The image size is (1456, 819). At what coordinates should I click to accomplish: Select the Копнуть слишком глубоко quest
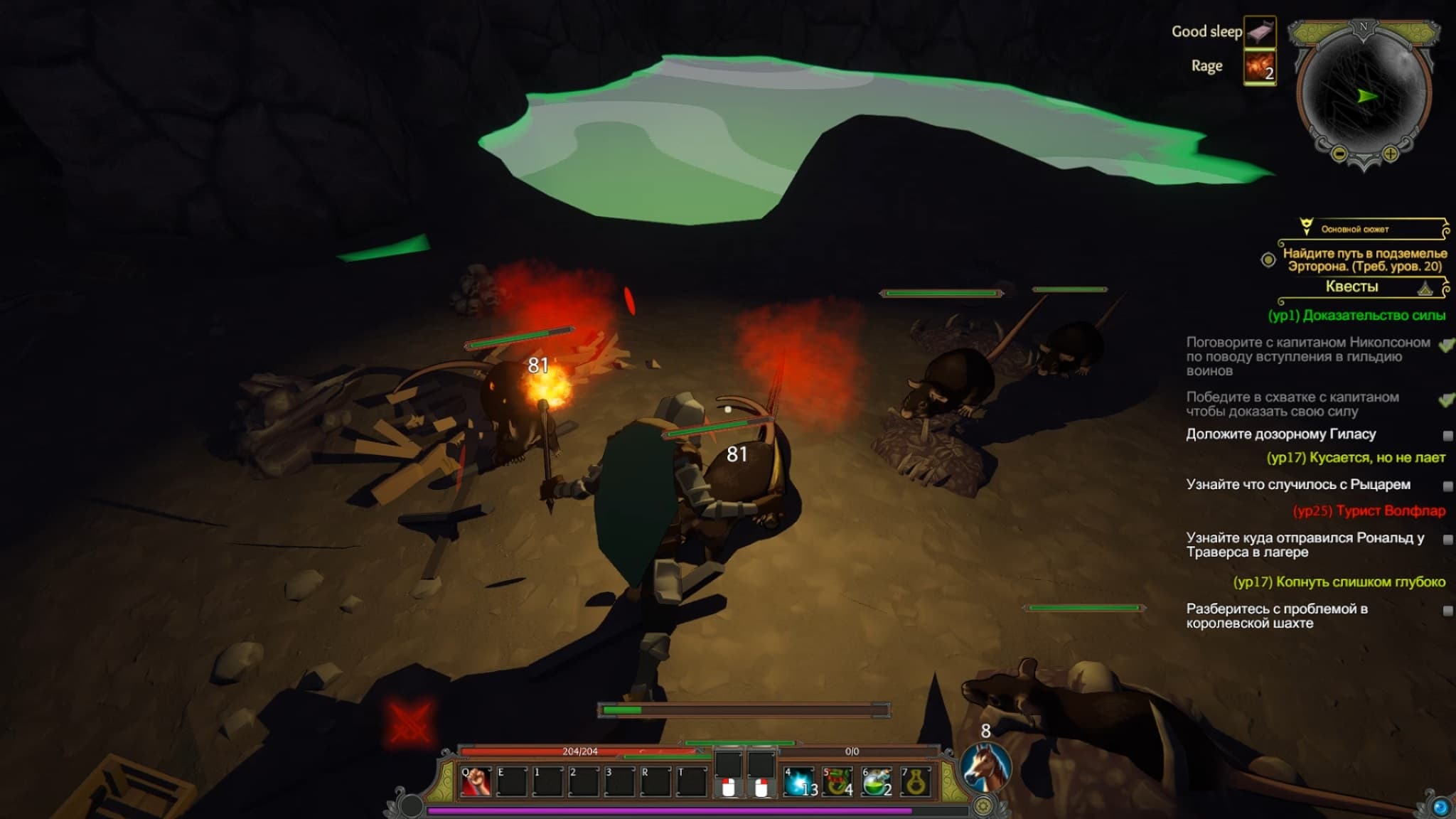1339,582
